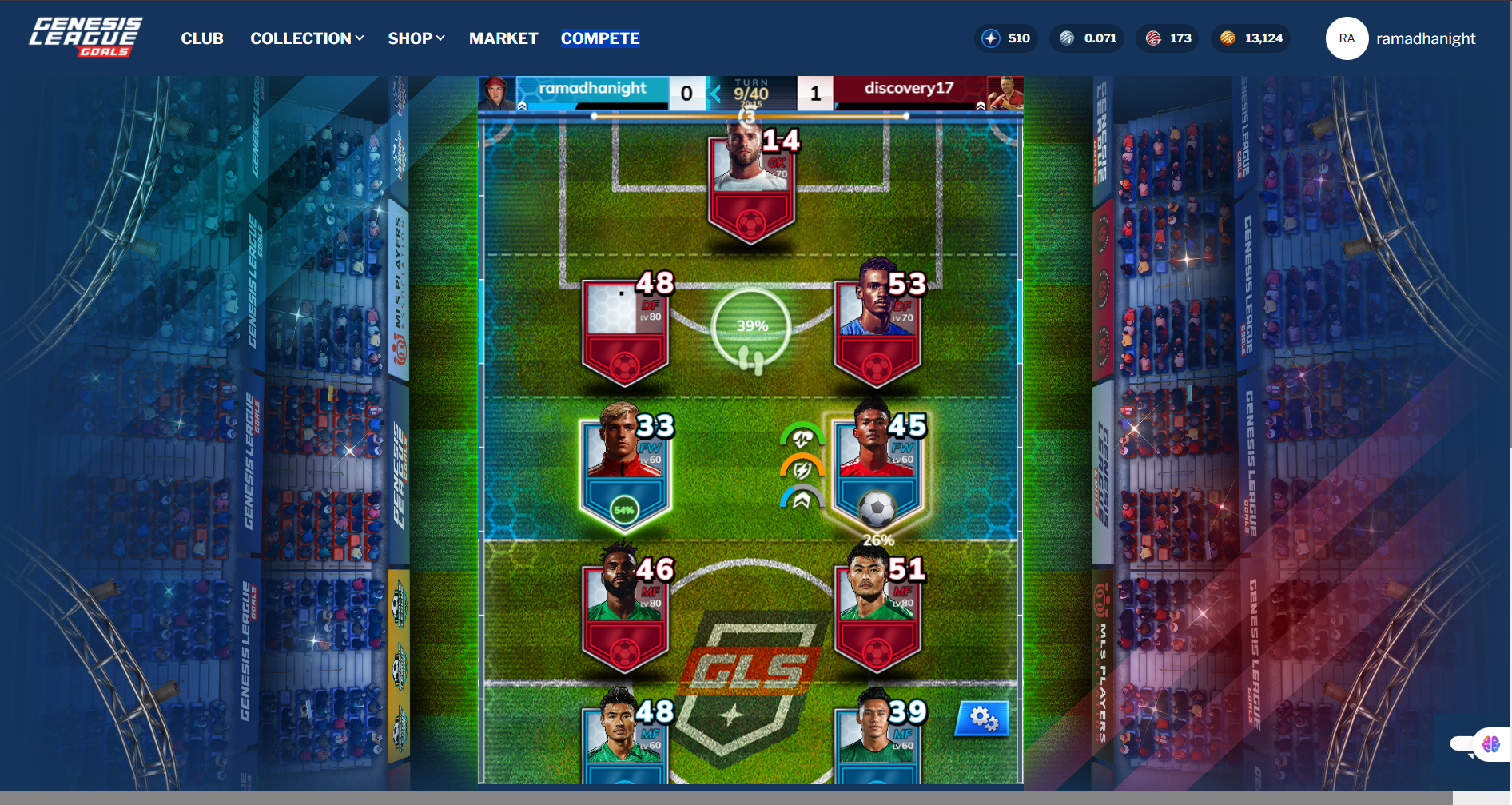Pick the midfielder card rated 46
1512x805 pixels.
click(x=625, y=613)
